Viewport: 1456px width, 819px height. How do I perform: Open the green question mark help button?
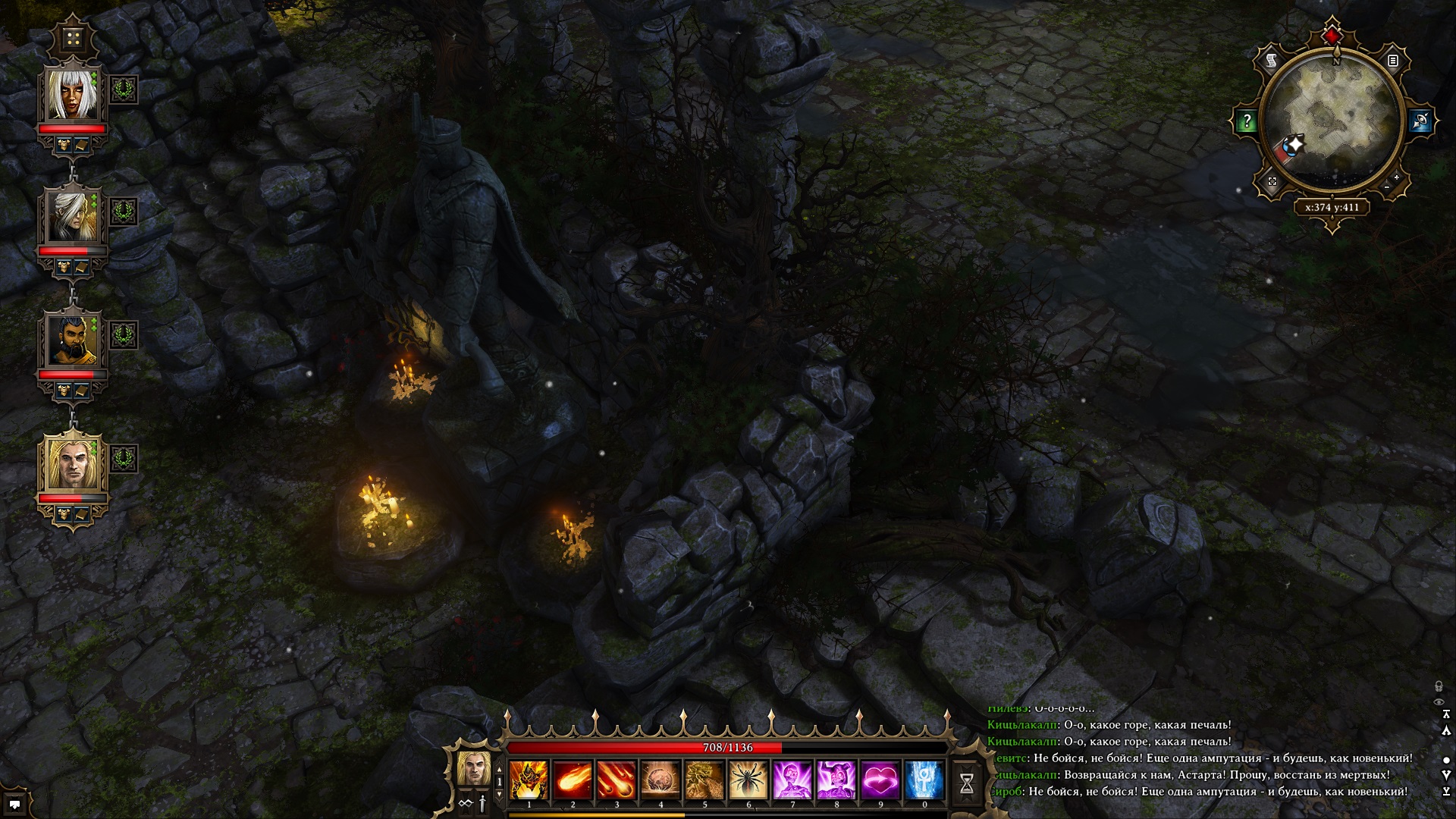(x=1246, y=121)
